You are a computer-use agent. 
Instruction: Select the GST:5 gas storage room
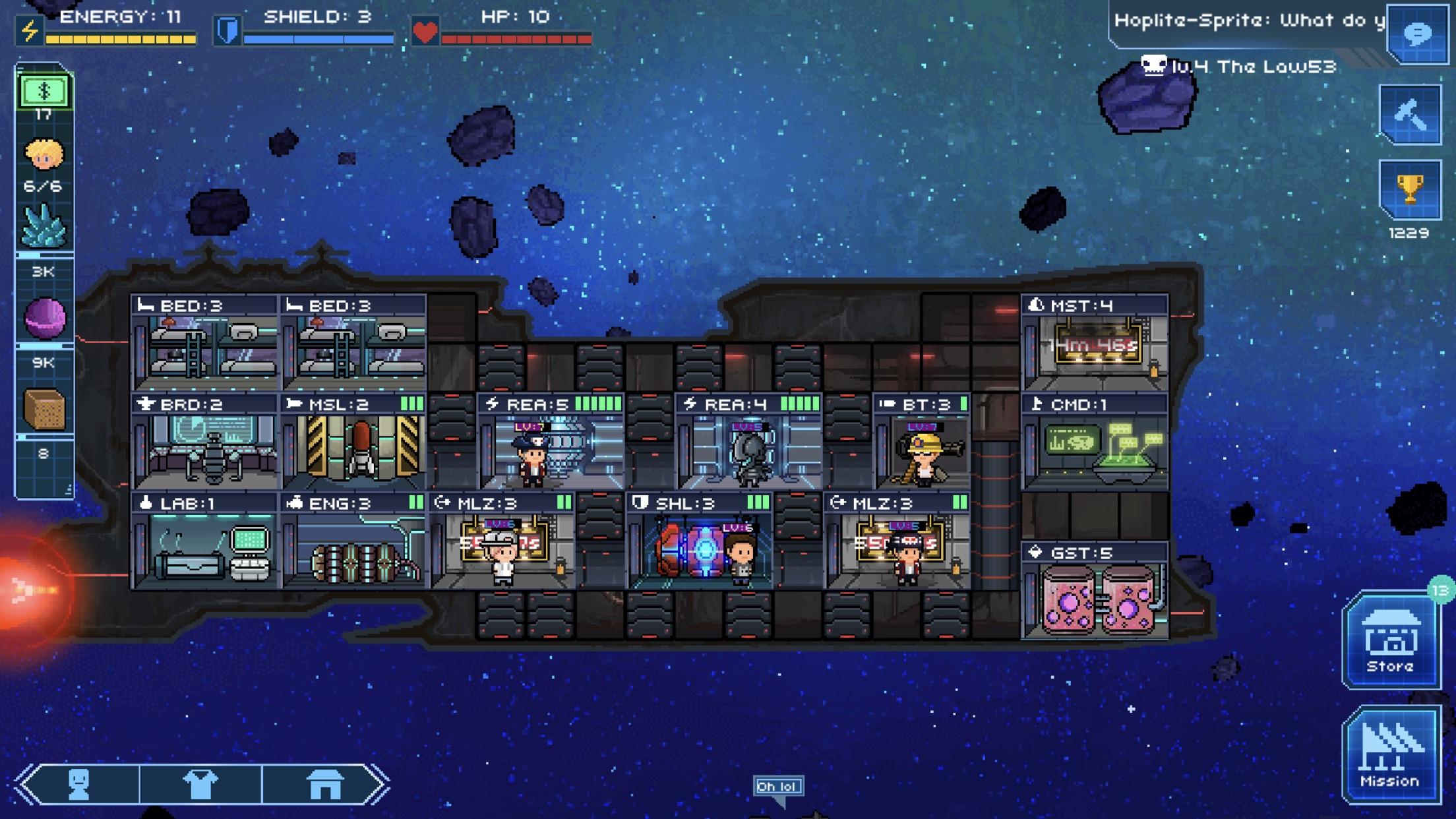pos(1095,591)
